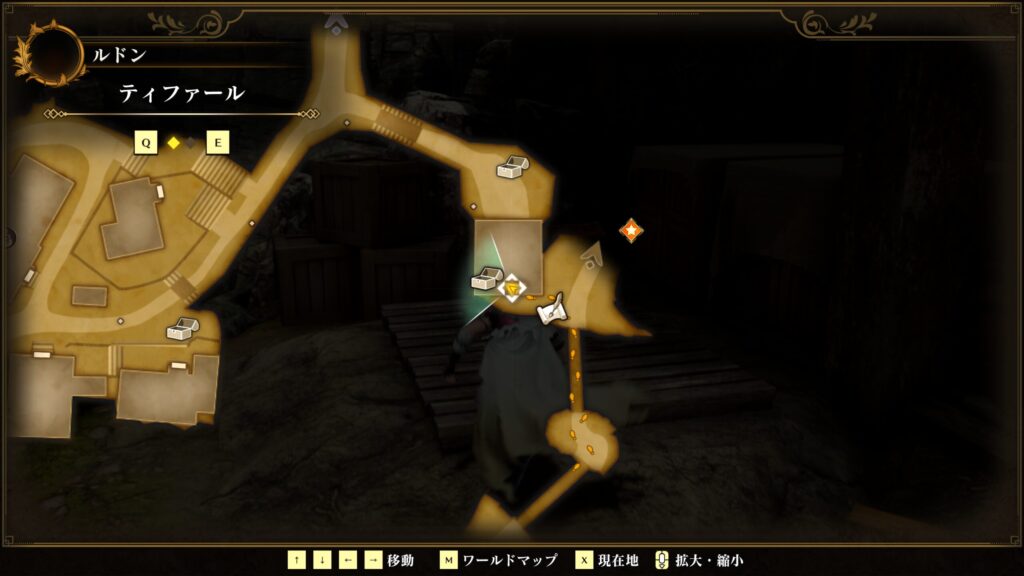Select the player position diamond marker
Screen dimensions: 1024x576
pyautogui.click(x=512, y=289)
